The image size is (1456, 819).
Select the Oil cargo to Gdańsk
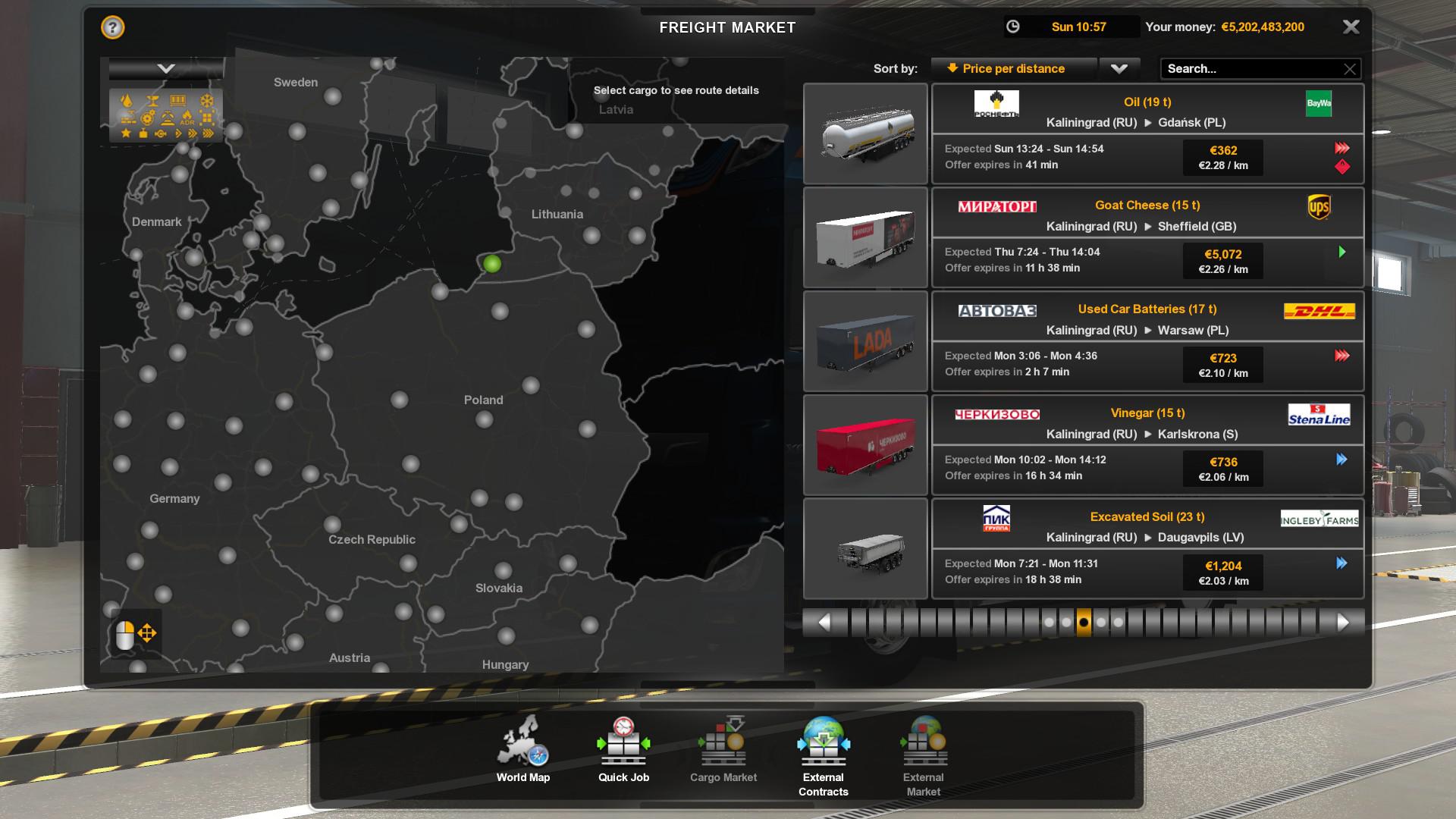point(1147,133)
